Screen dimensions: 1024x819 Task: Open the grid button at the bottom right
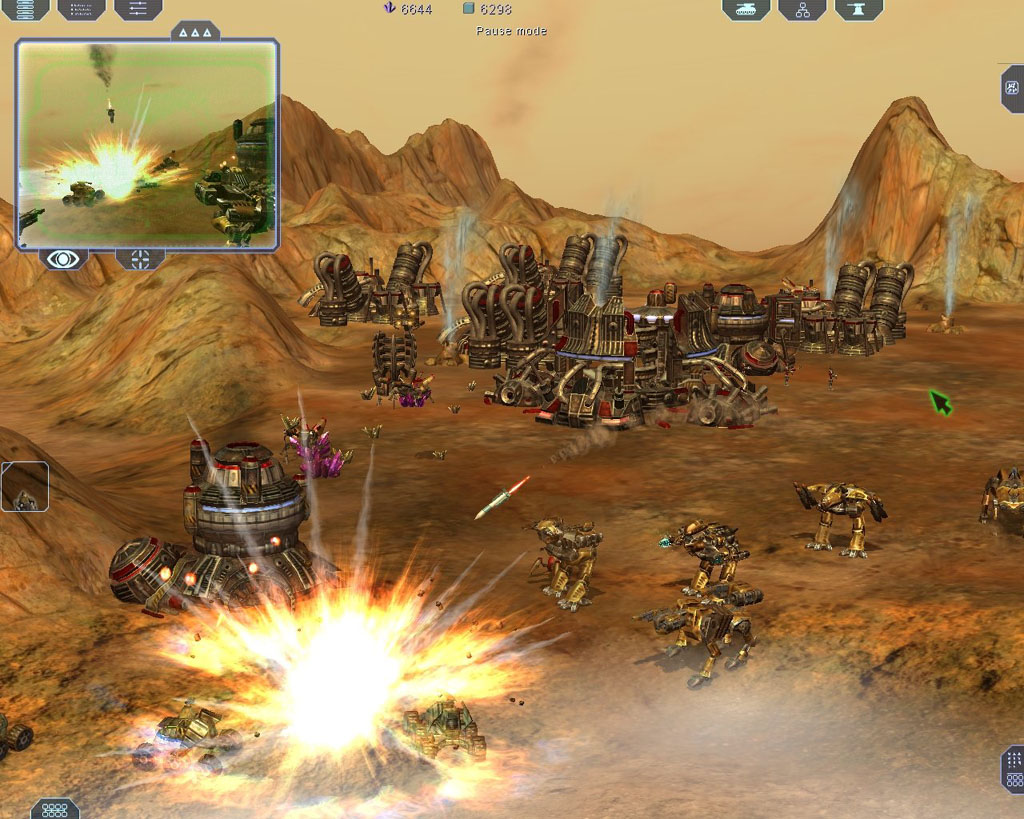[1012, 769]
